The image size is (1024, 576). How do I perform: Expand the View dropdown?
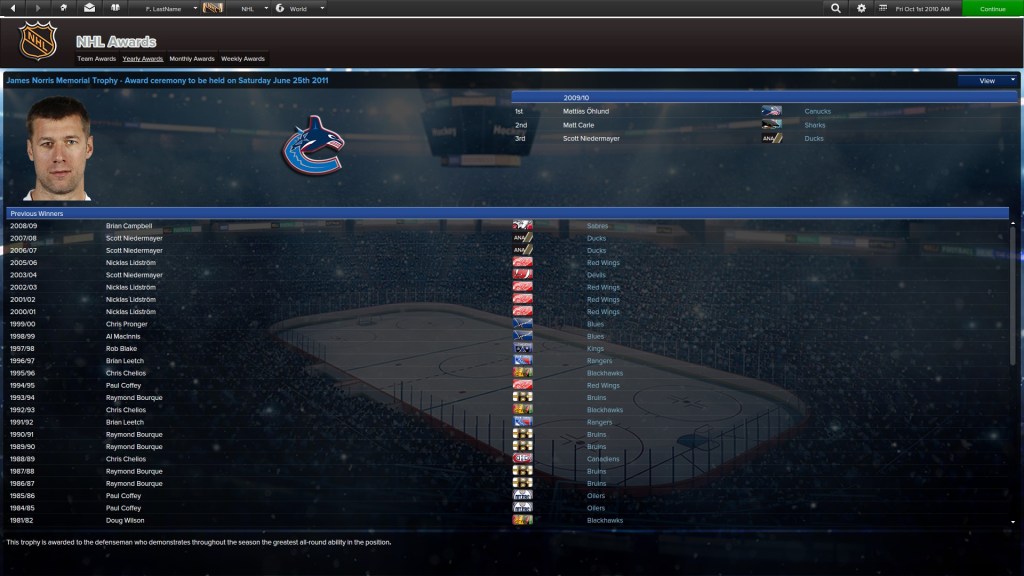pos(988,80)
